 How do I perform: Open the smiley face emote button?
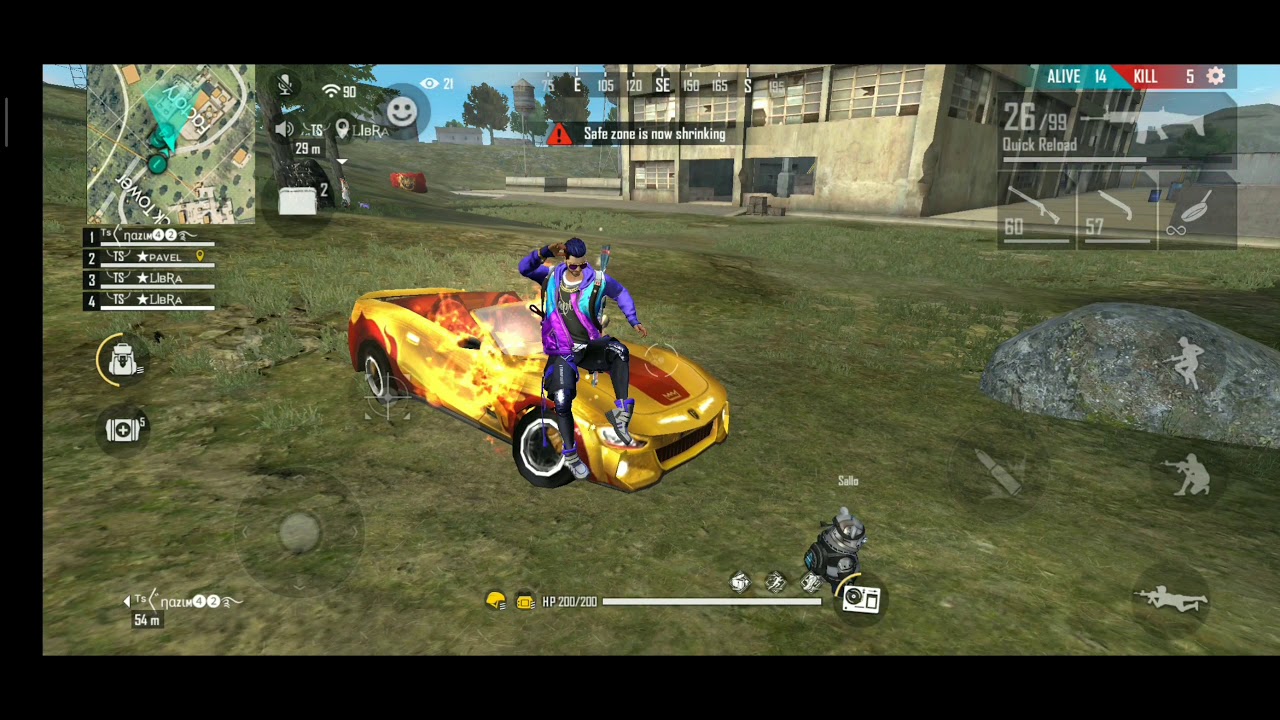click(x=402, y=111)
